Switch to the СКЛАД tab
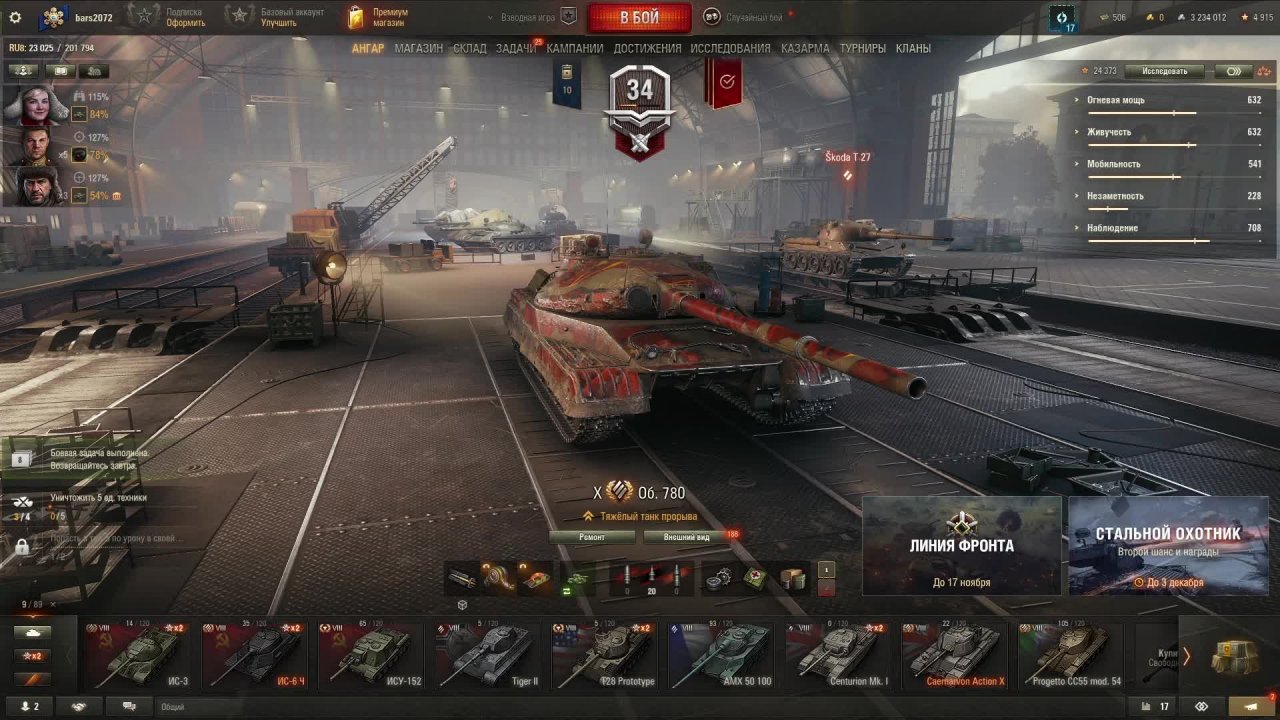Viewport: 1280px width, 720px height. click(470, 48)
